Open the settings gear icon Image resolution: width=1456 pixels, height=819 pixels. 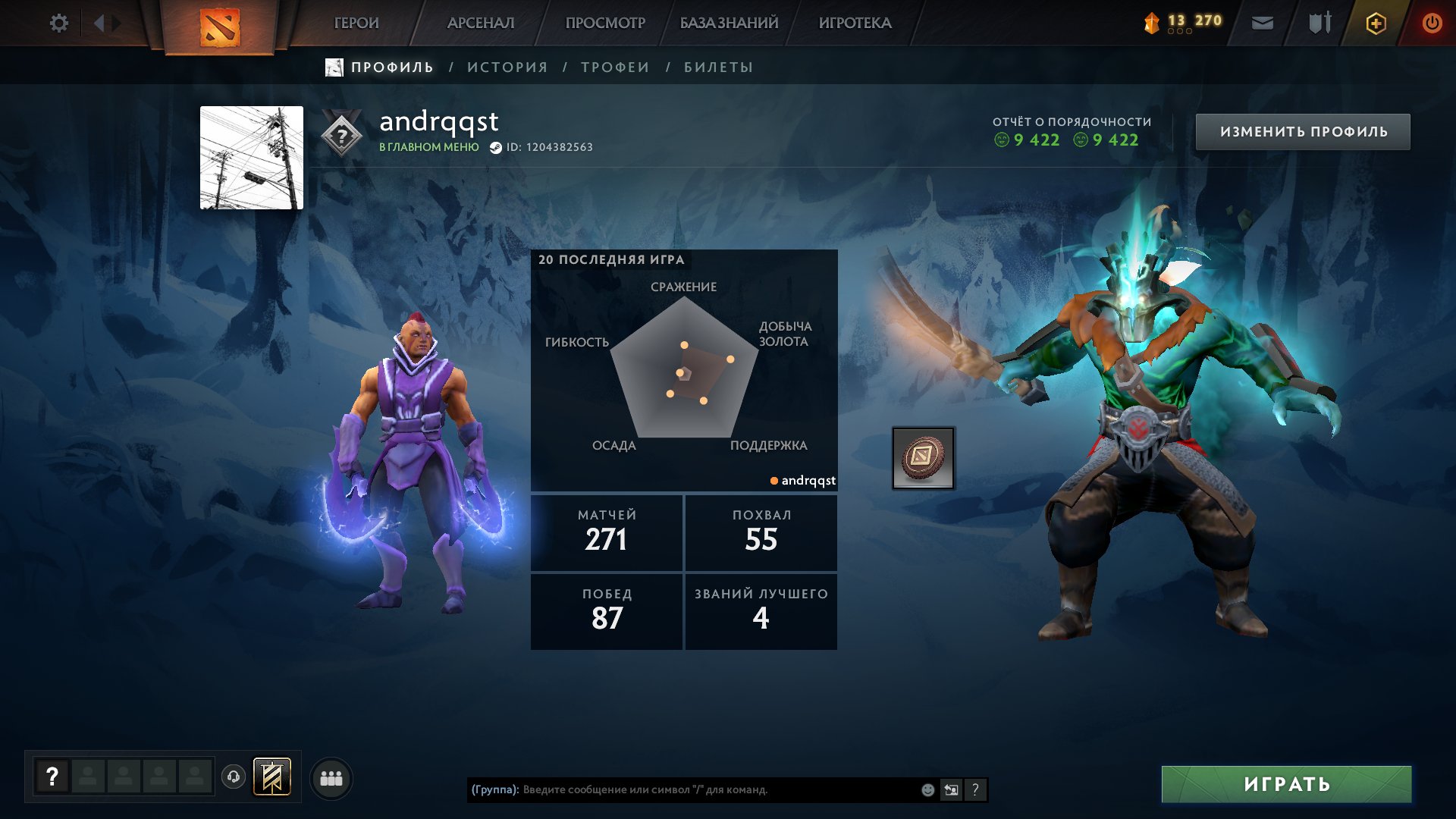pyautogui.click(x=58, y=24)
